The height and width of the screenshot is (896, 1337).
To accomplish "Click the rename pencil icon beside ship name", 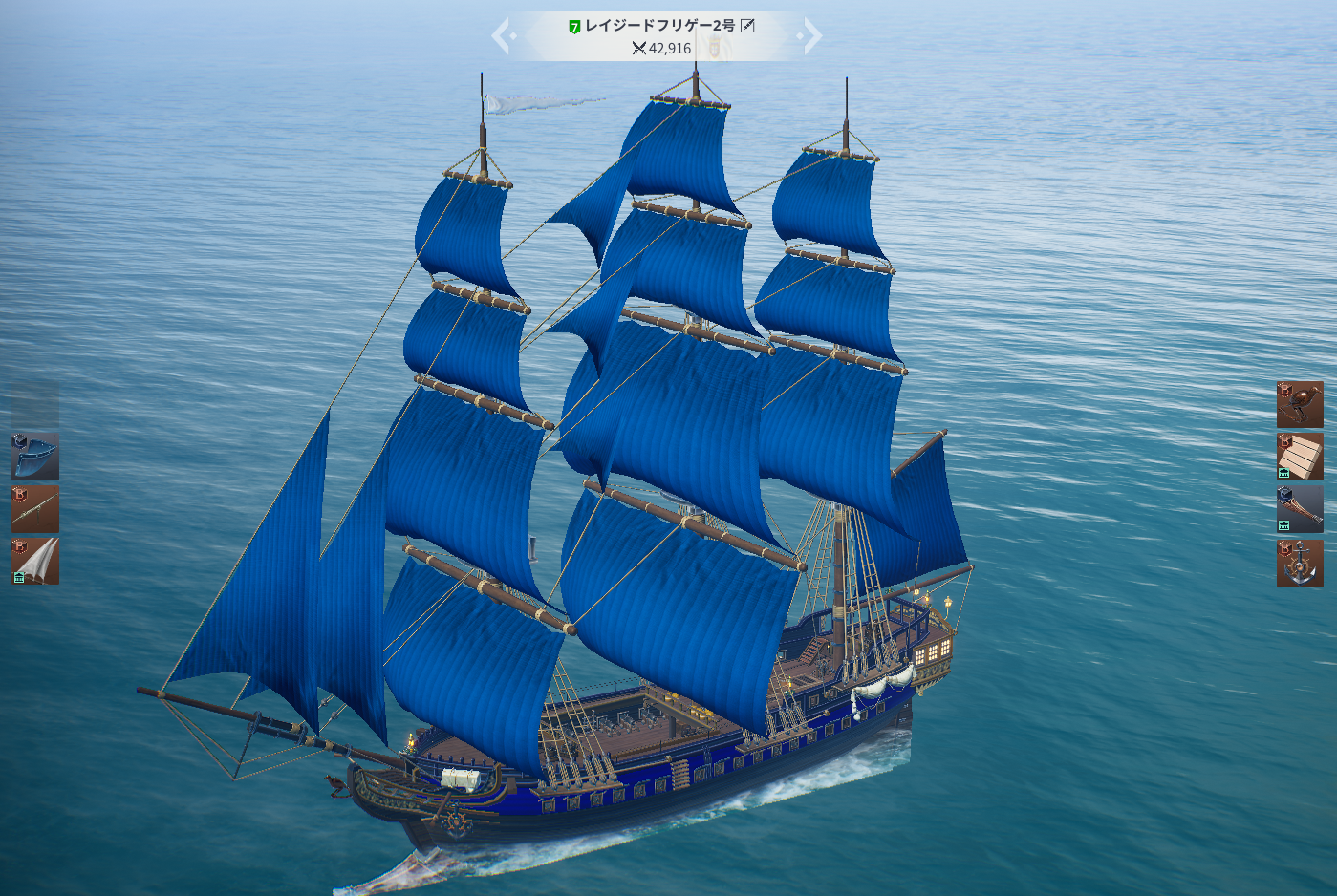I will click(x=748, y=26).
